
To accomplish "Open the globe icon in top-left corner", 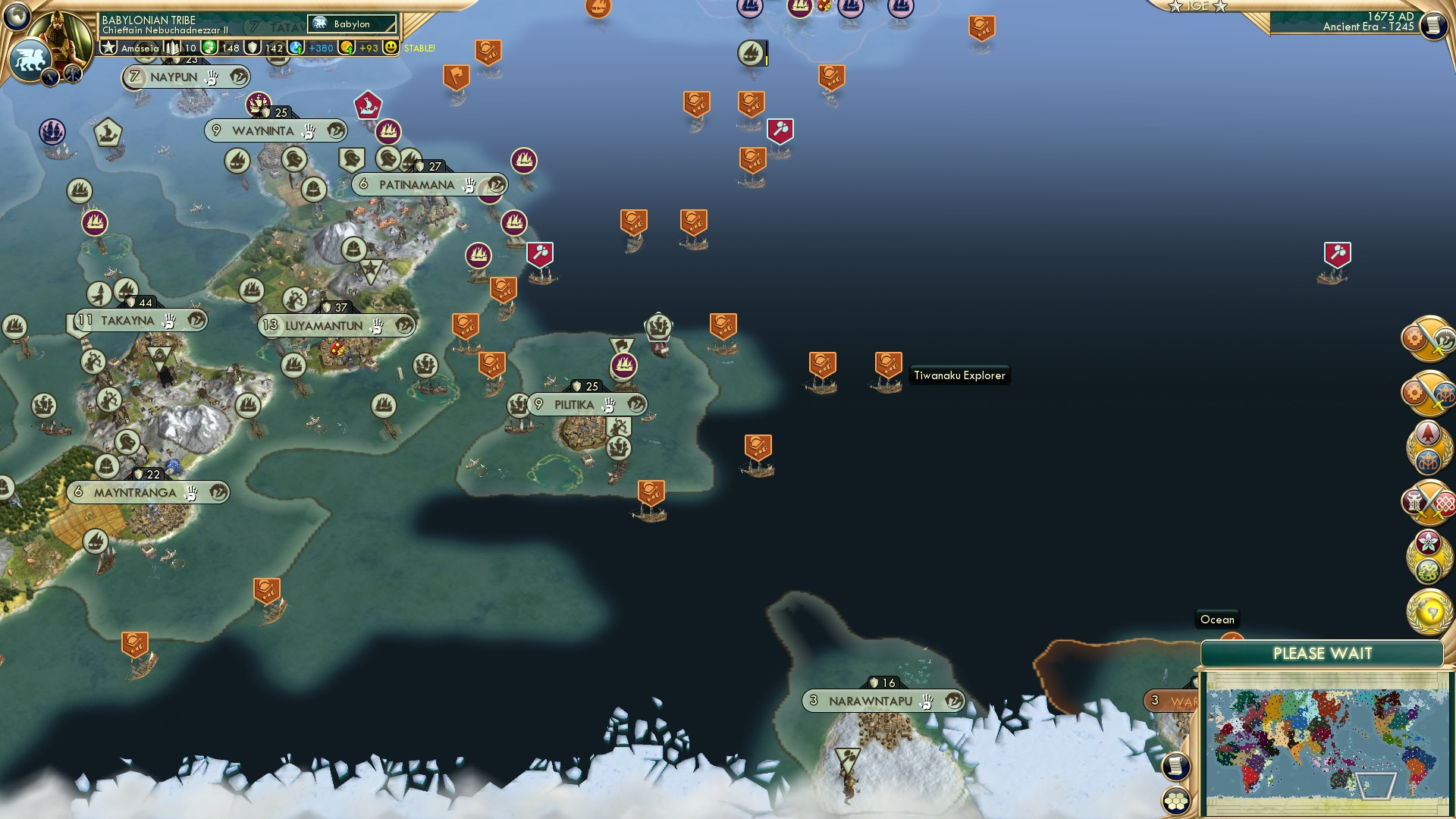I will click(16, 14).
